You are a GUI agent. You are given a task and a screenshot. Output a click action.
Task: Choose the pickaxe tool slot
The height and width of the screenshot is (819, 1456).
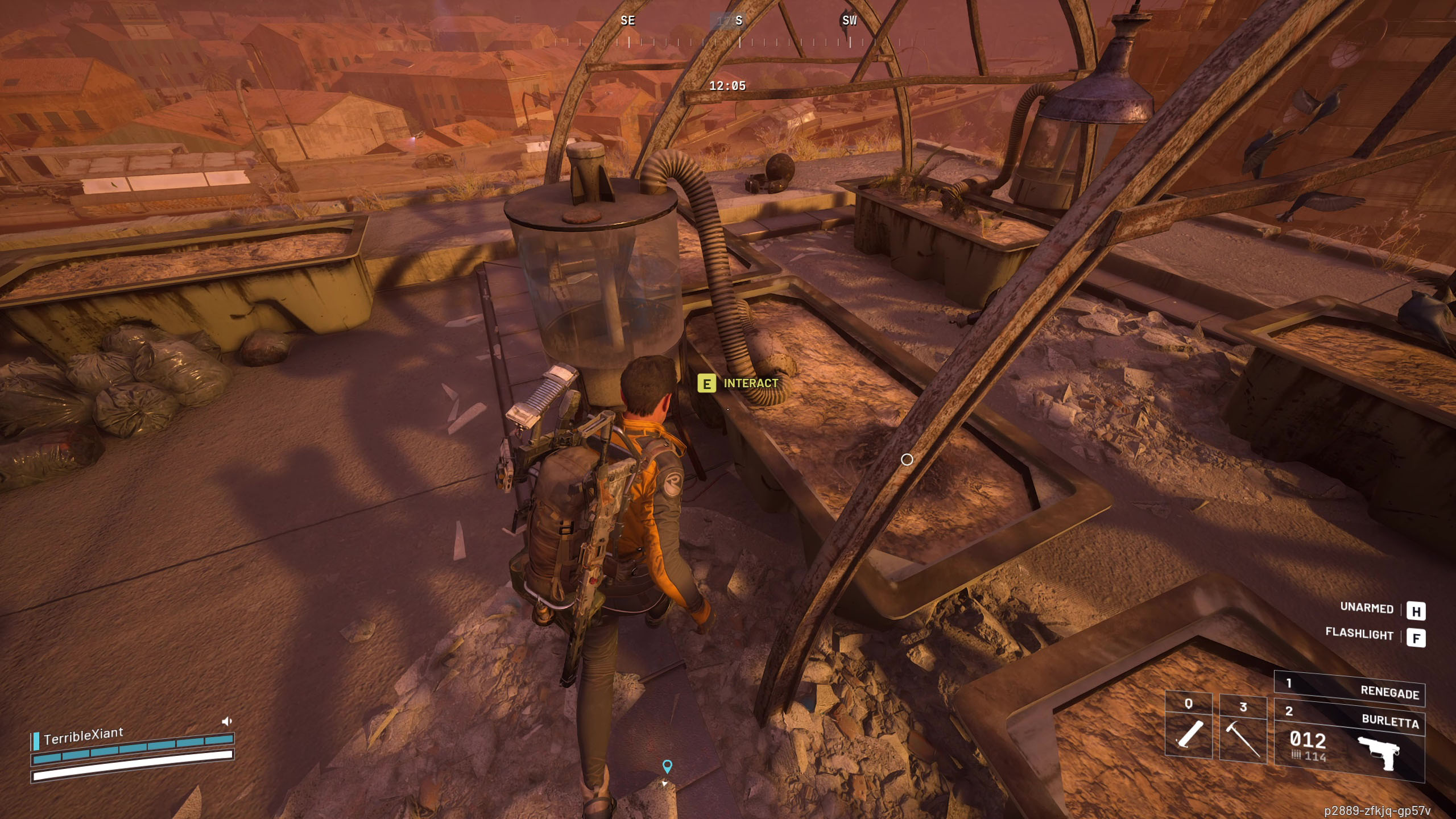tap(1243, 729)
